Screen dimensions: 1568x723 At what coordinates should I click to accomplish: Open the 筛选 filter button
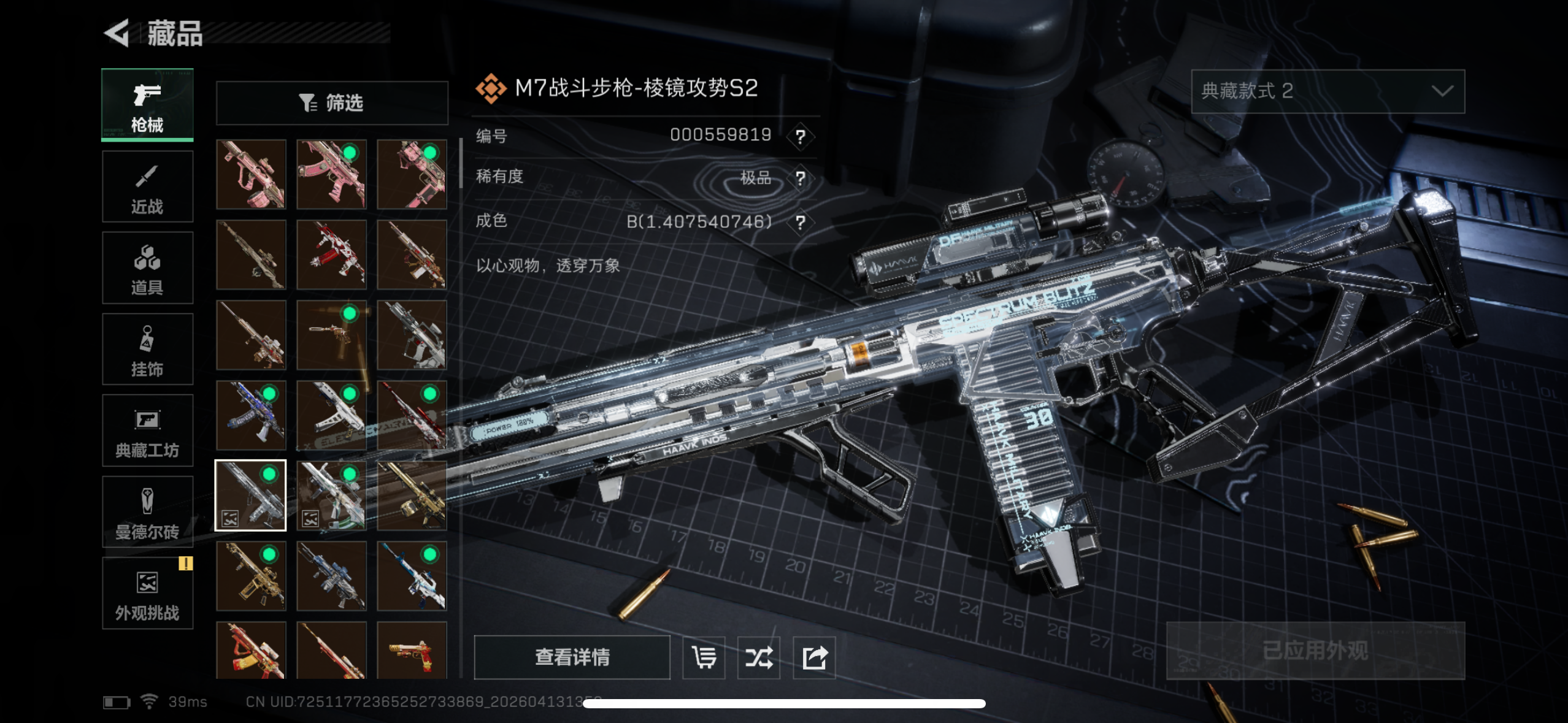click(332, 103)
